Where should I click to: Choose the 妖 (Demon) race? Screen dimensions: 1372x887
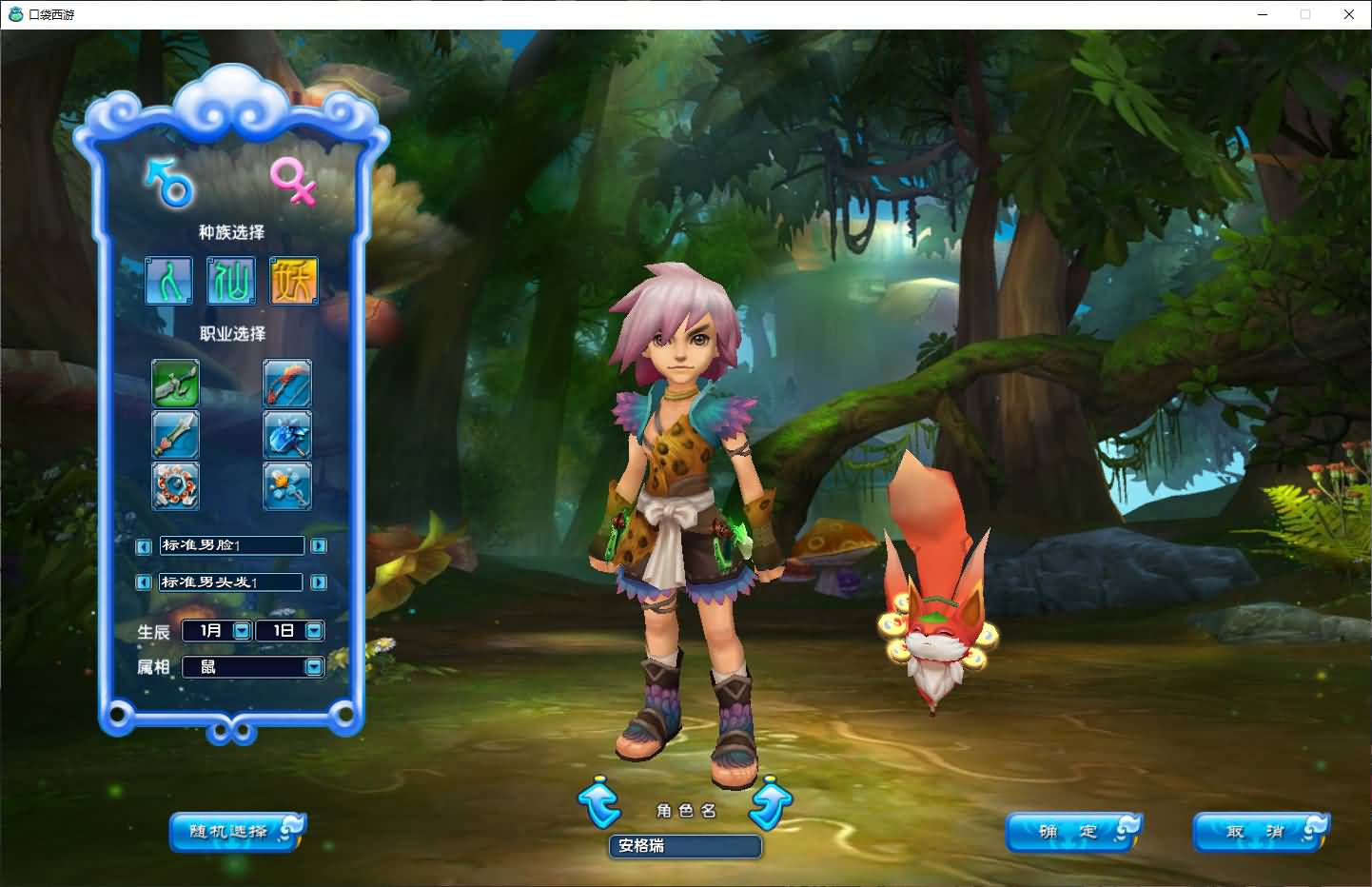[293, 281]
